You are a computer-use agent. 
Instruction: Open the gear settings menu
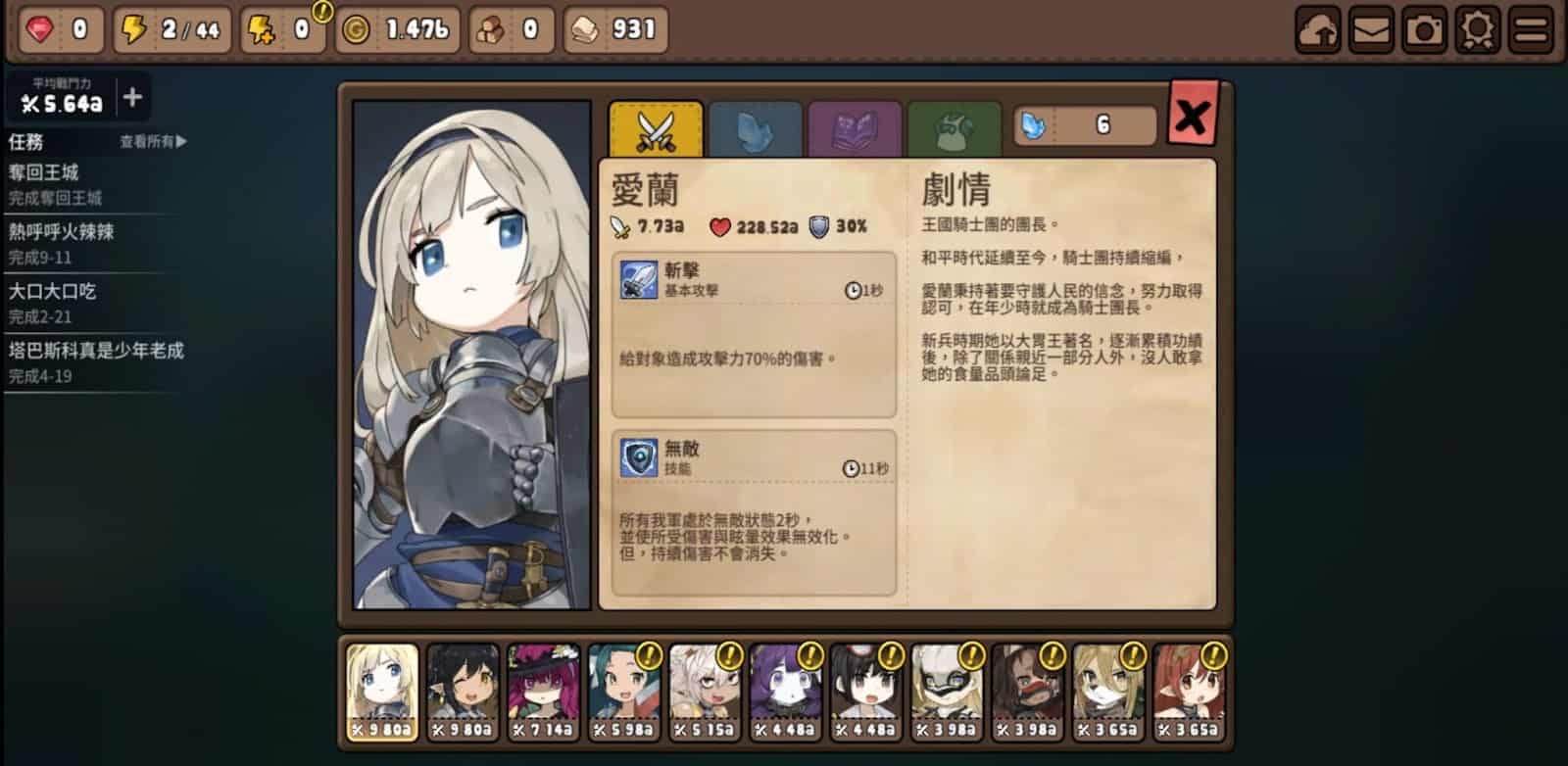[1477, 30]
